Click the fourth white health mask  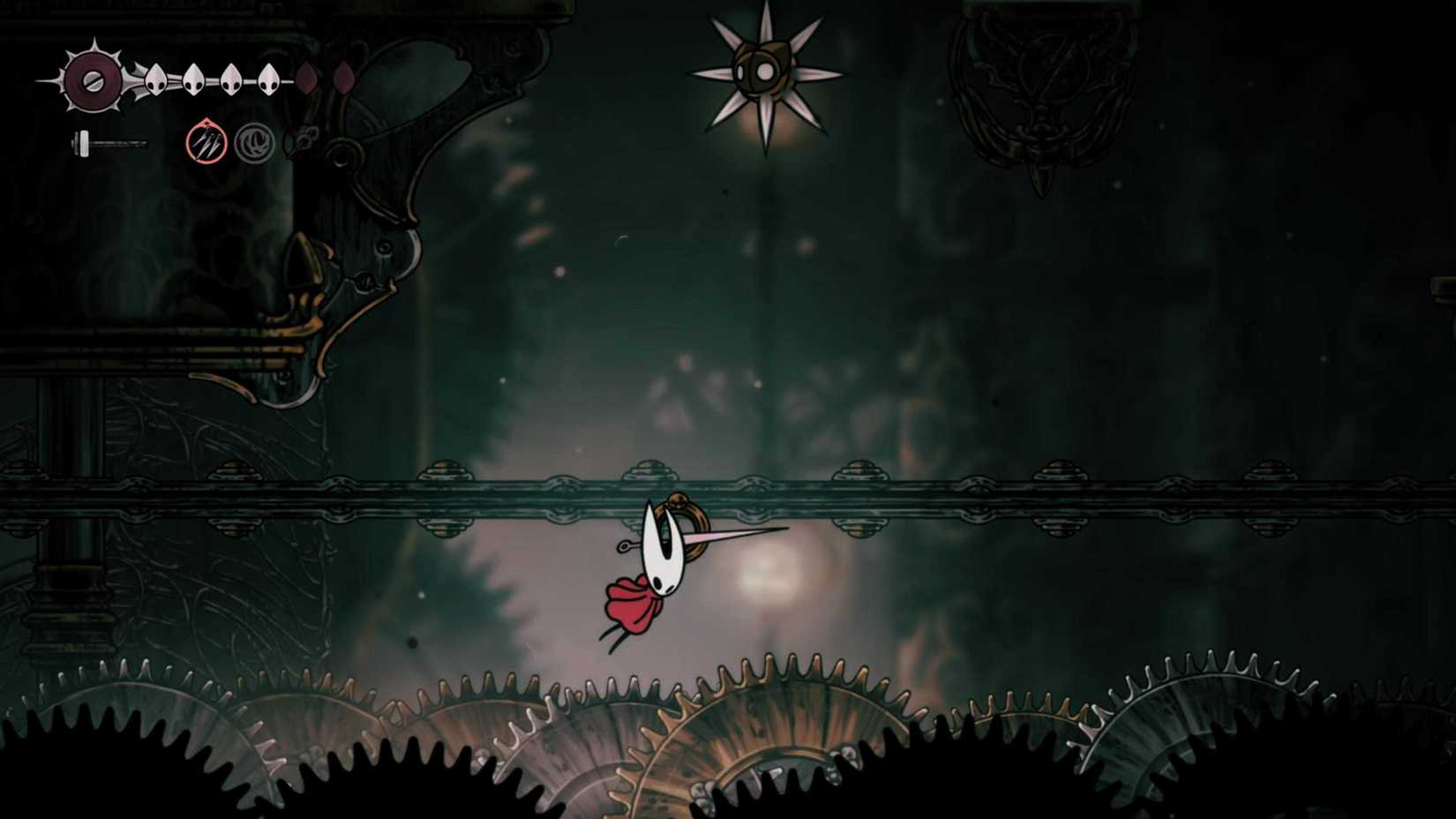pyautogui.click(x=268, y=80)
